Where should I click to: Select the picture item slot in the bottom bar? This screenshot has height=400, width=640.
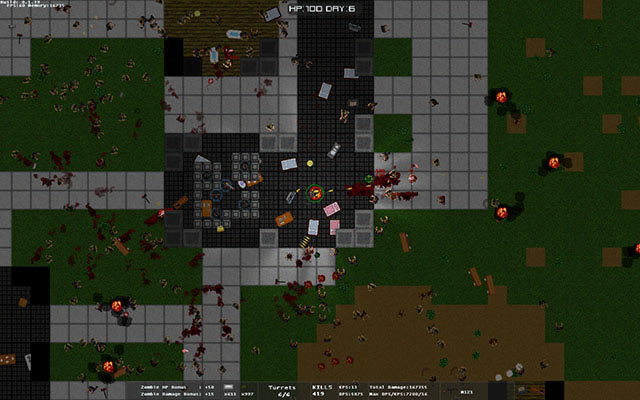coord(530,390)
